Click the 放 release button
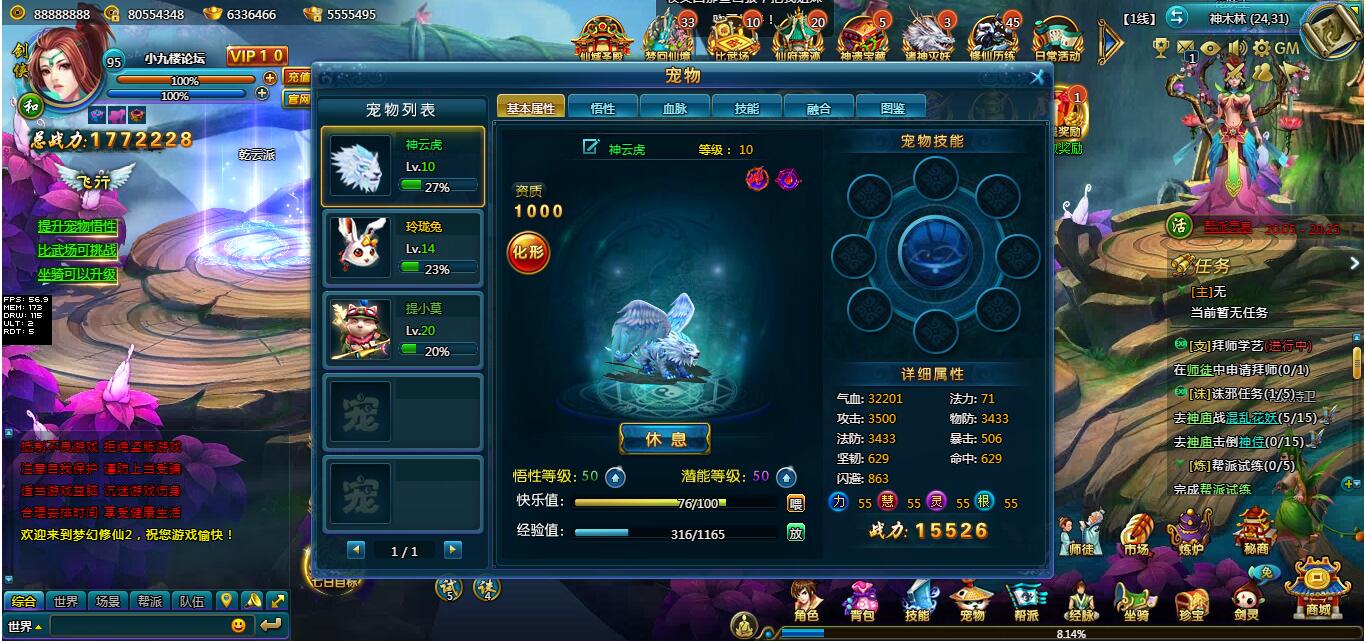This screenshot has height=641, width=1366. click(x=796, y=533)
